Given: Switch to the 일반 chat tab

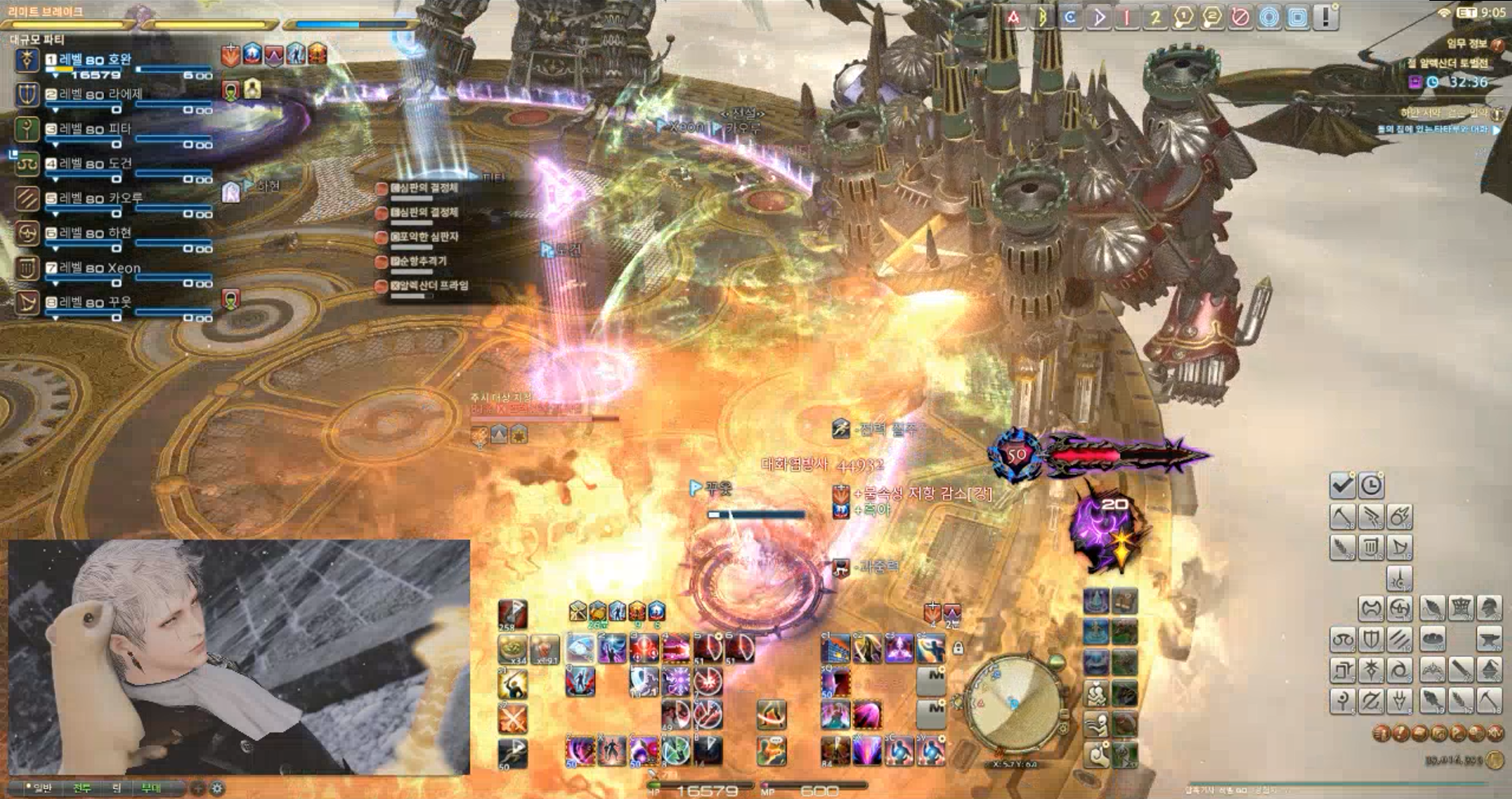Looking at the screenshot, I should click(x=41, y=788).
